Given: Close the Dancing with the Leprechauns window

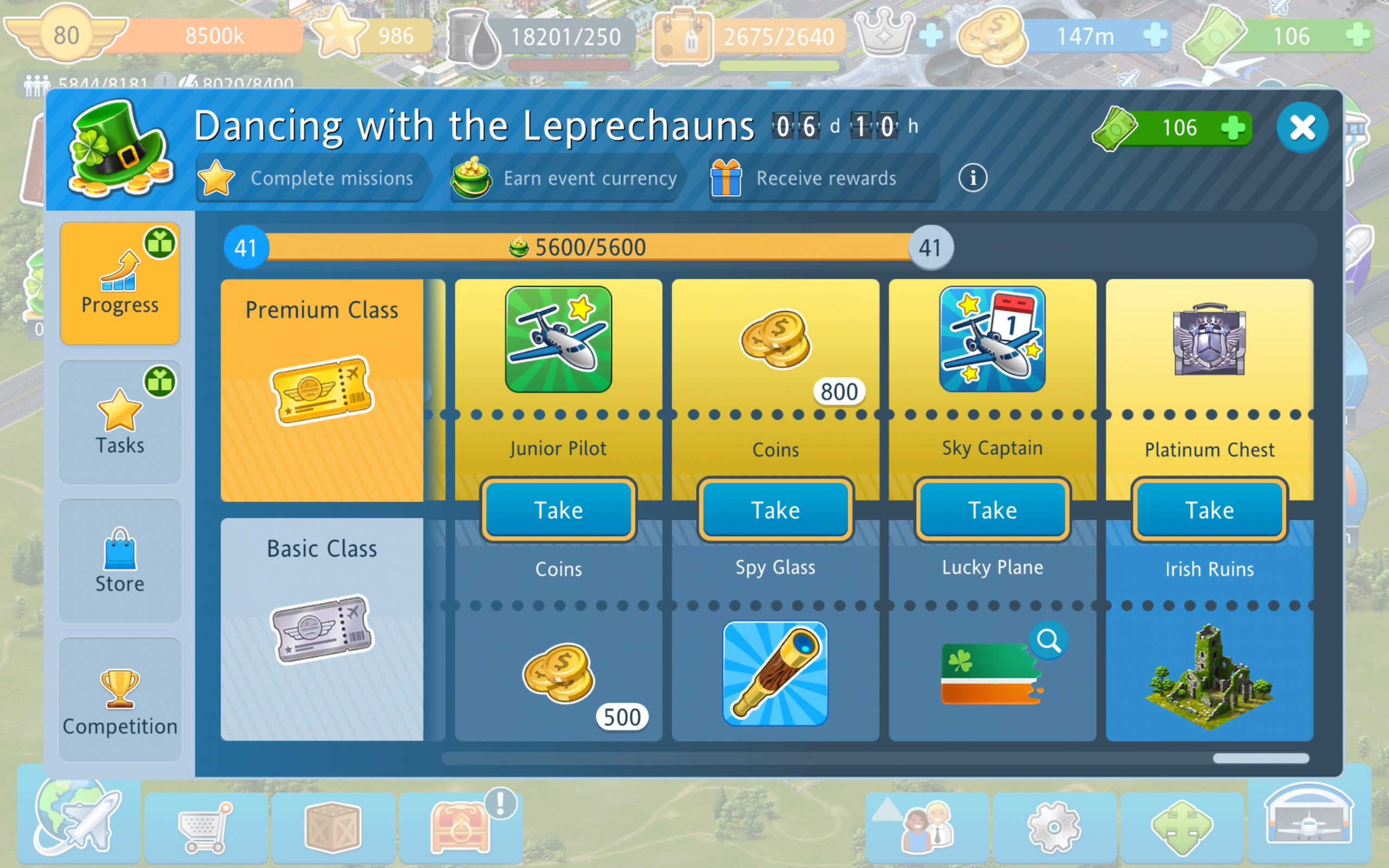Looking at the screenshot, I should [1302, 127].
